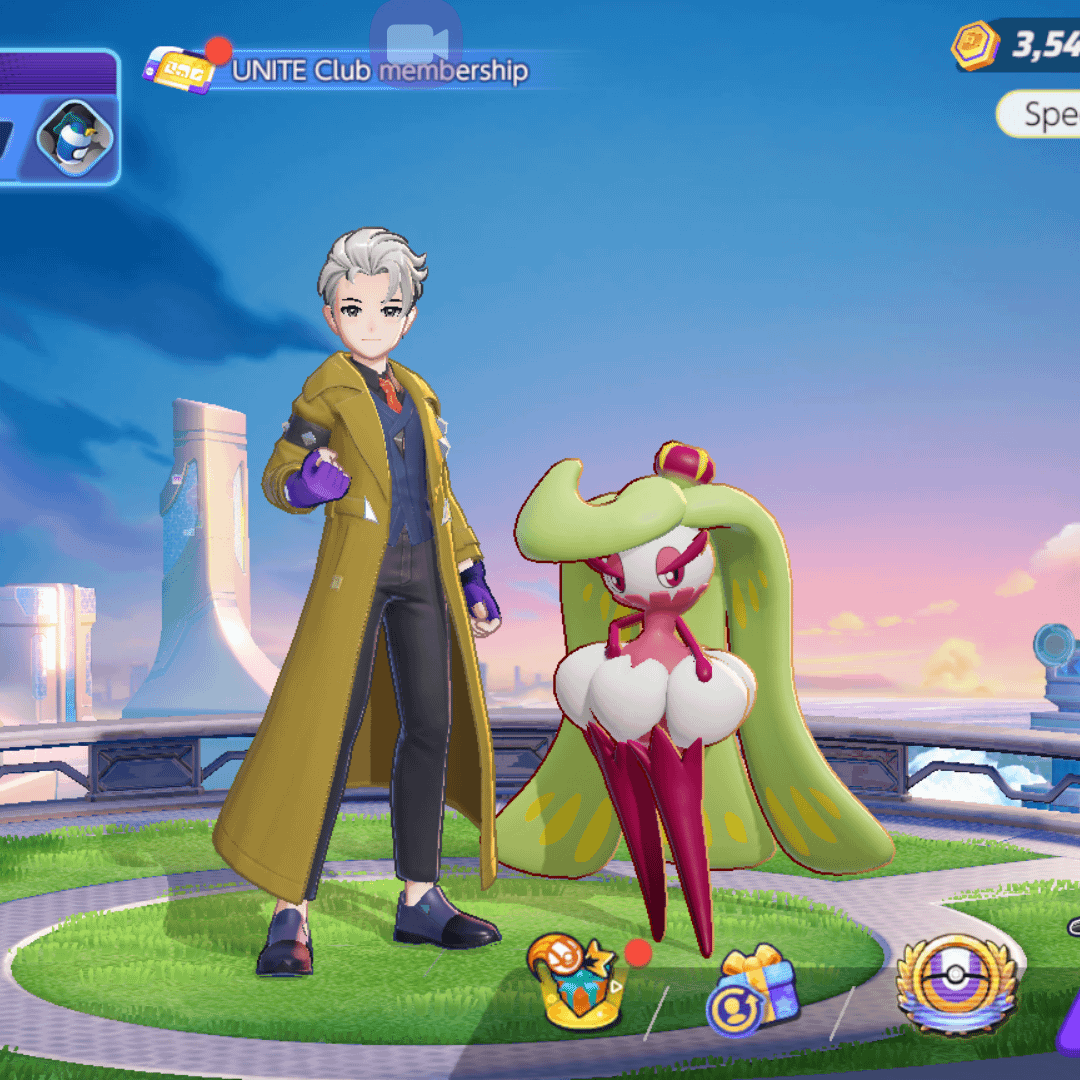Click the cut-off 'Spe' button
Image resolution: width=1080 pixels, height=1080 pixels.
coord(1040,115)
